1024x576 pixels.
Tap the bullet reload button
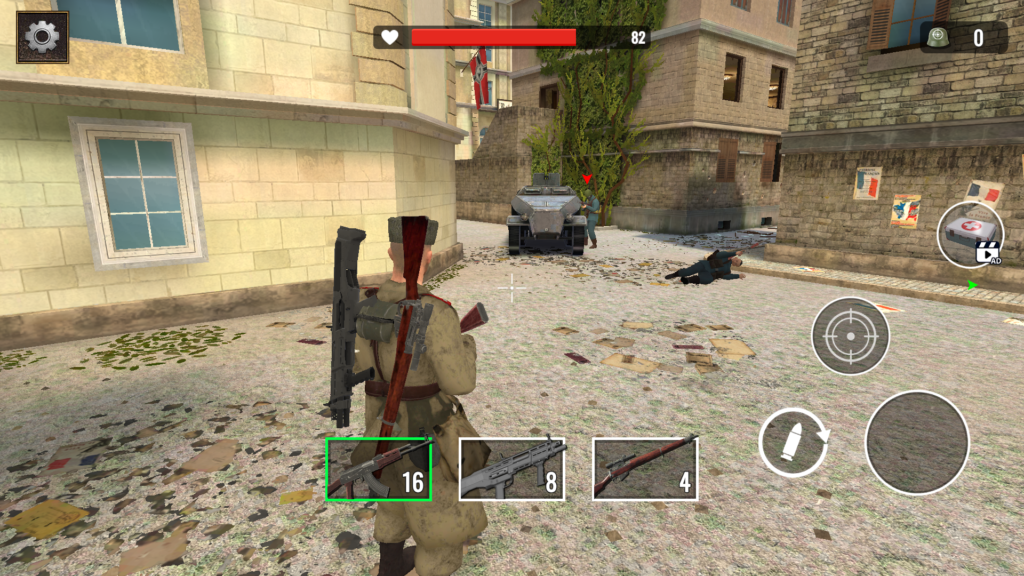pyautogui.click(x=794, y=442)
